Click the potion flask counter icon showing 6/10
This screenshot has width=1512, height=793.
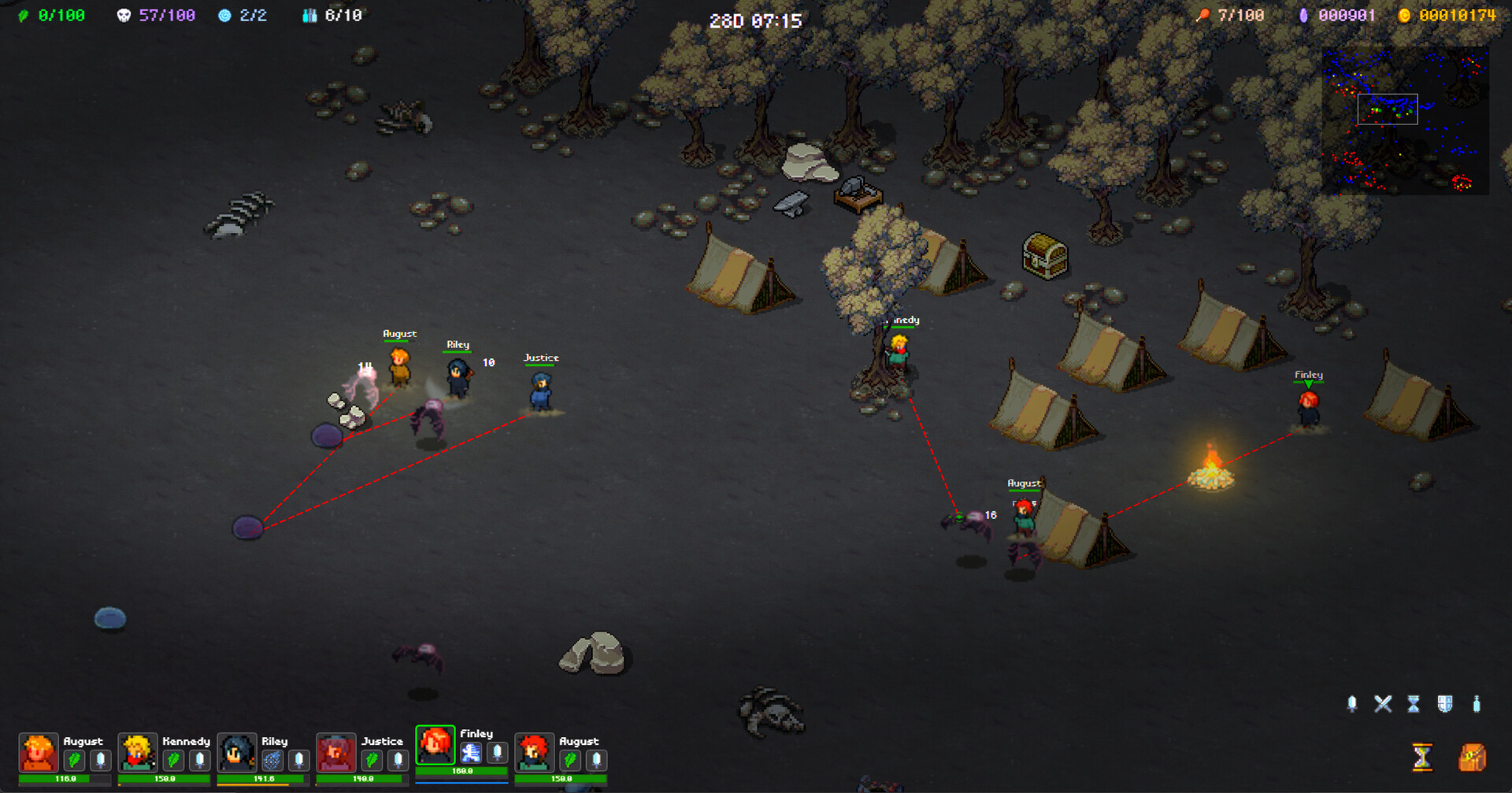pos(309,13)
